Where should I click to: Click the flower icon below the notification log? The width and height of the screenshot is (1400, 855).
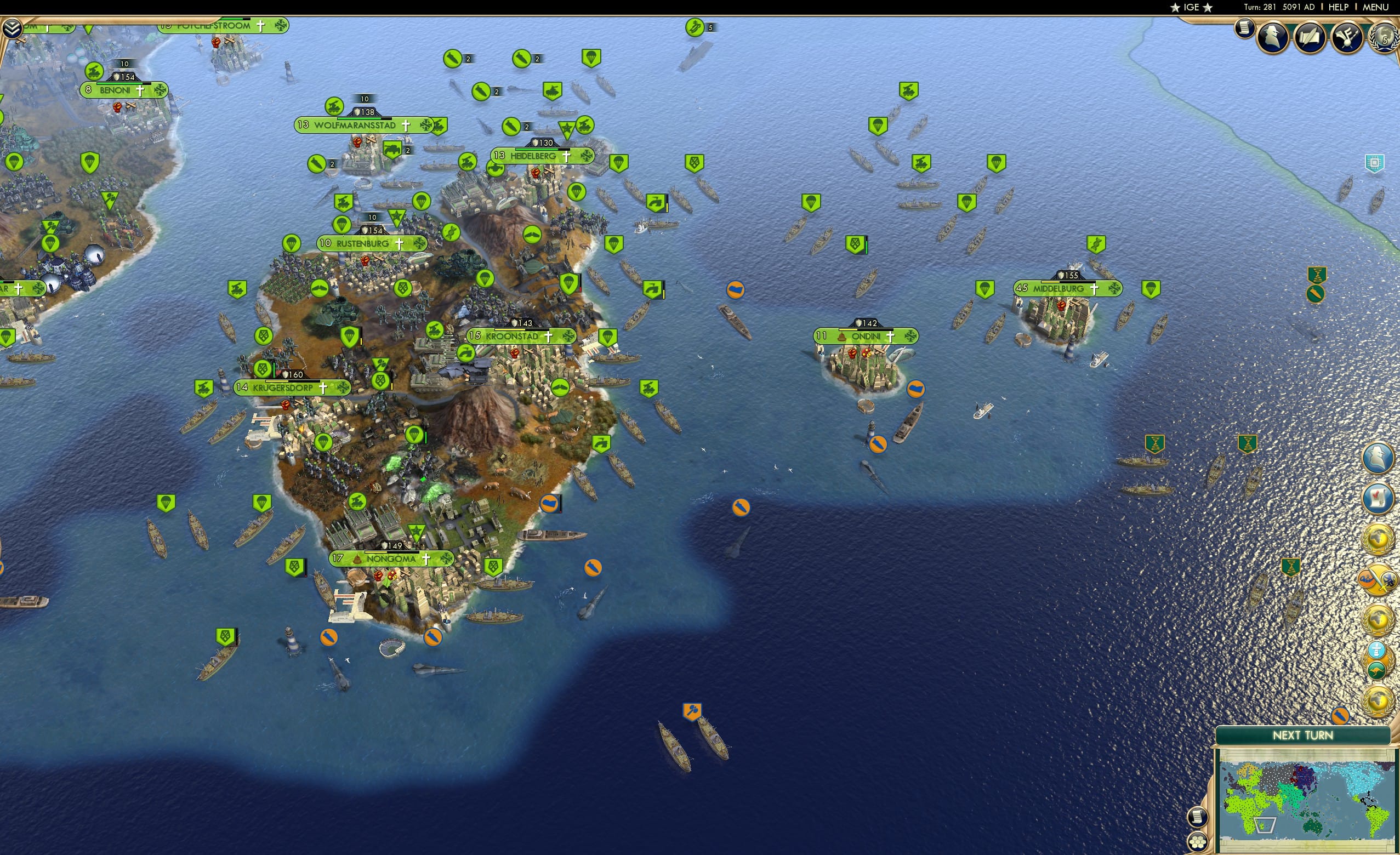pyautogui.click(x=1198, y=842)
